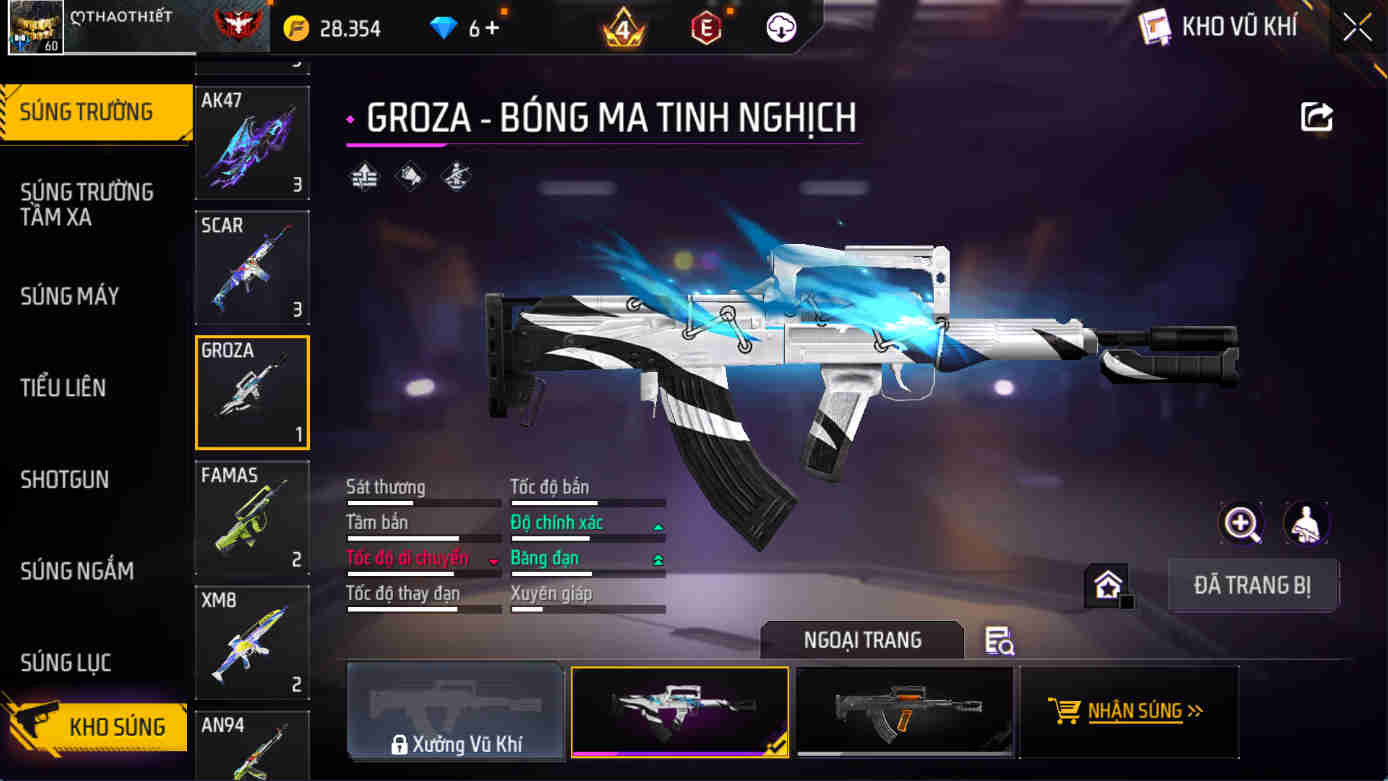Select the AK47 weapon tile

(252, 142)
